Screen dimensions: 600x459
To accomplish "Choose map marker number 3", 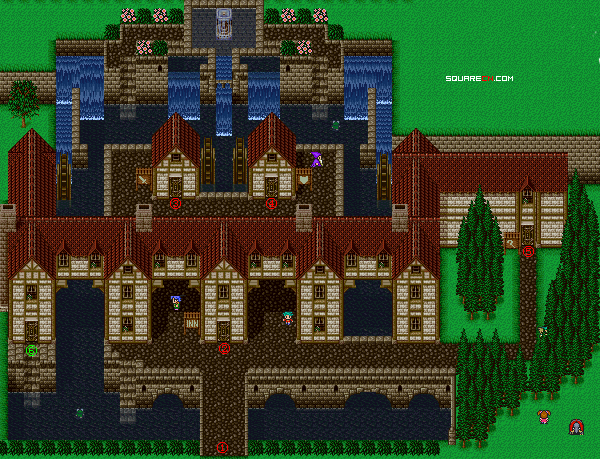I will point(175,204).
